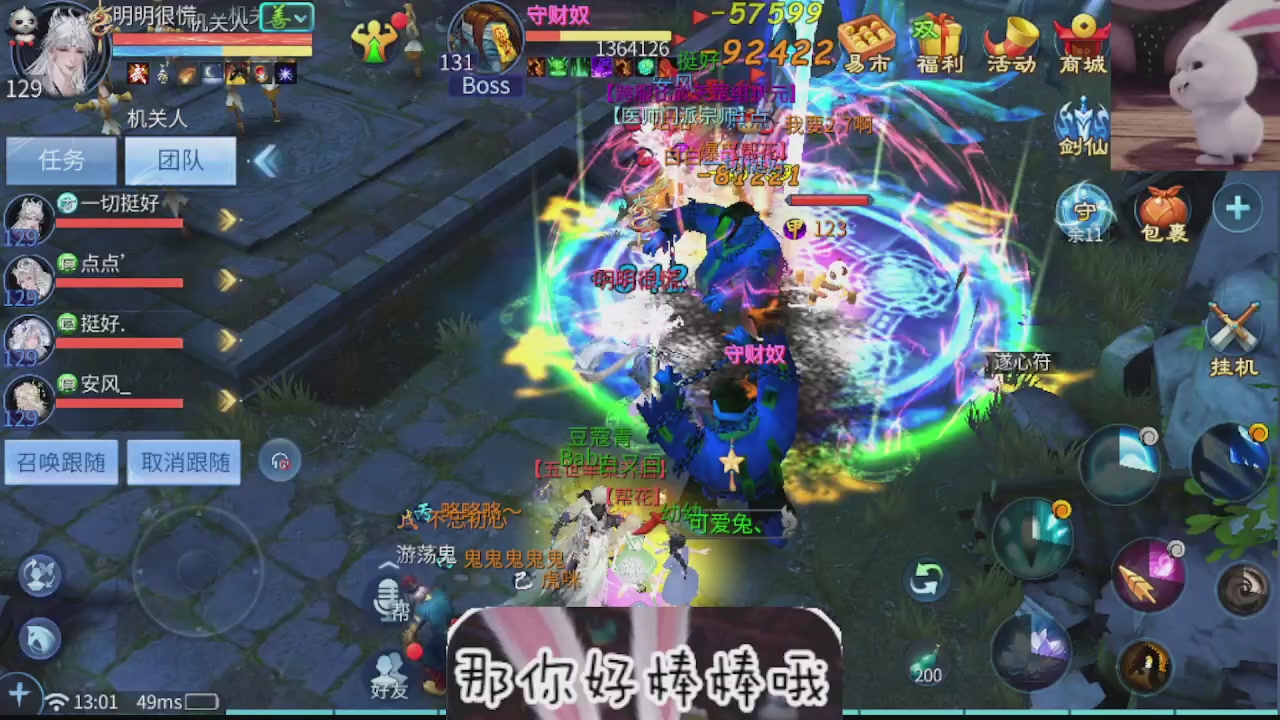The height and width of the screenshot is (720, 1280).
Task: Use the 守 talisman icon showing 余11
Action: pos(1085,213)
